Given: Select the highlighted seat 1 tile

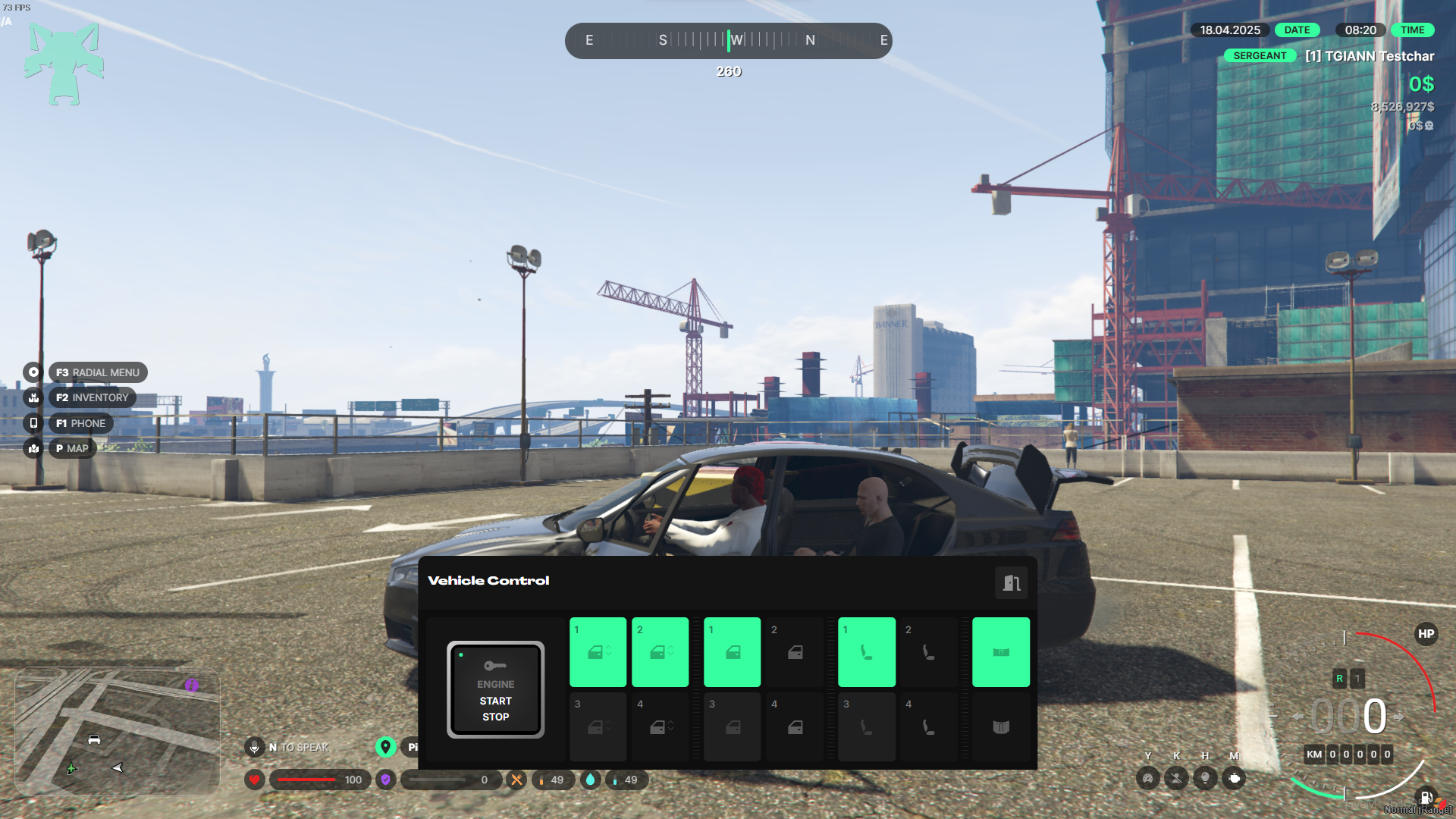Looking at the screenshot, I should (866, 652).
